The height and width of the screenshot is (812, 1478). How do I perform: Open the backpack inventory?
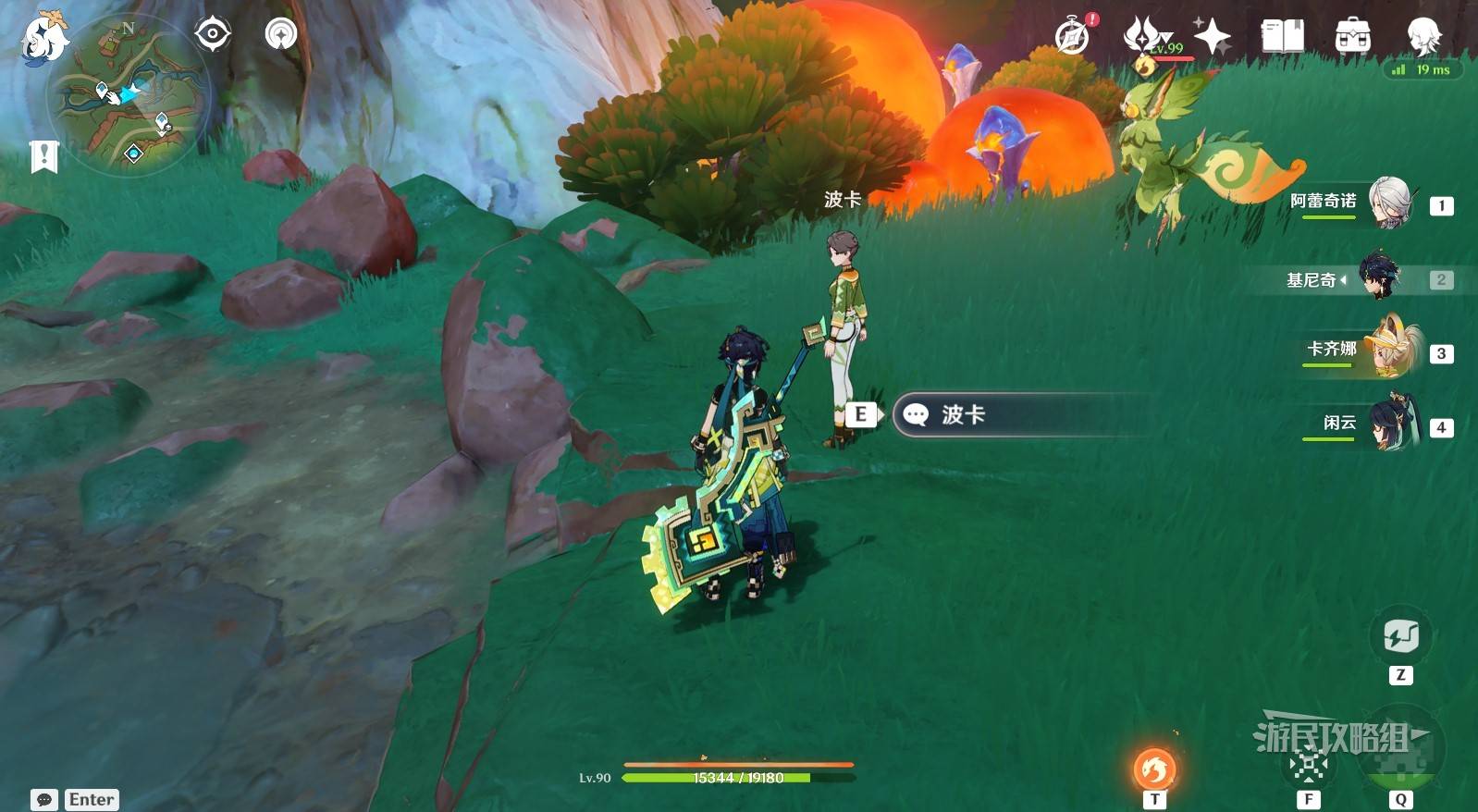click(x=1352, y=37)
